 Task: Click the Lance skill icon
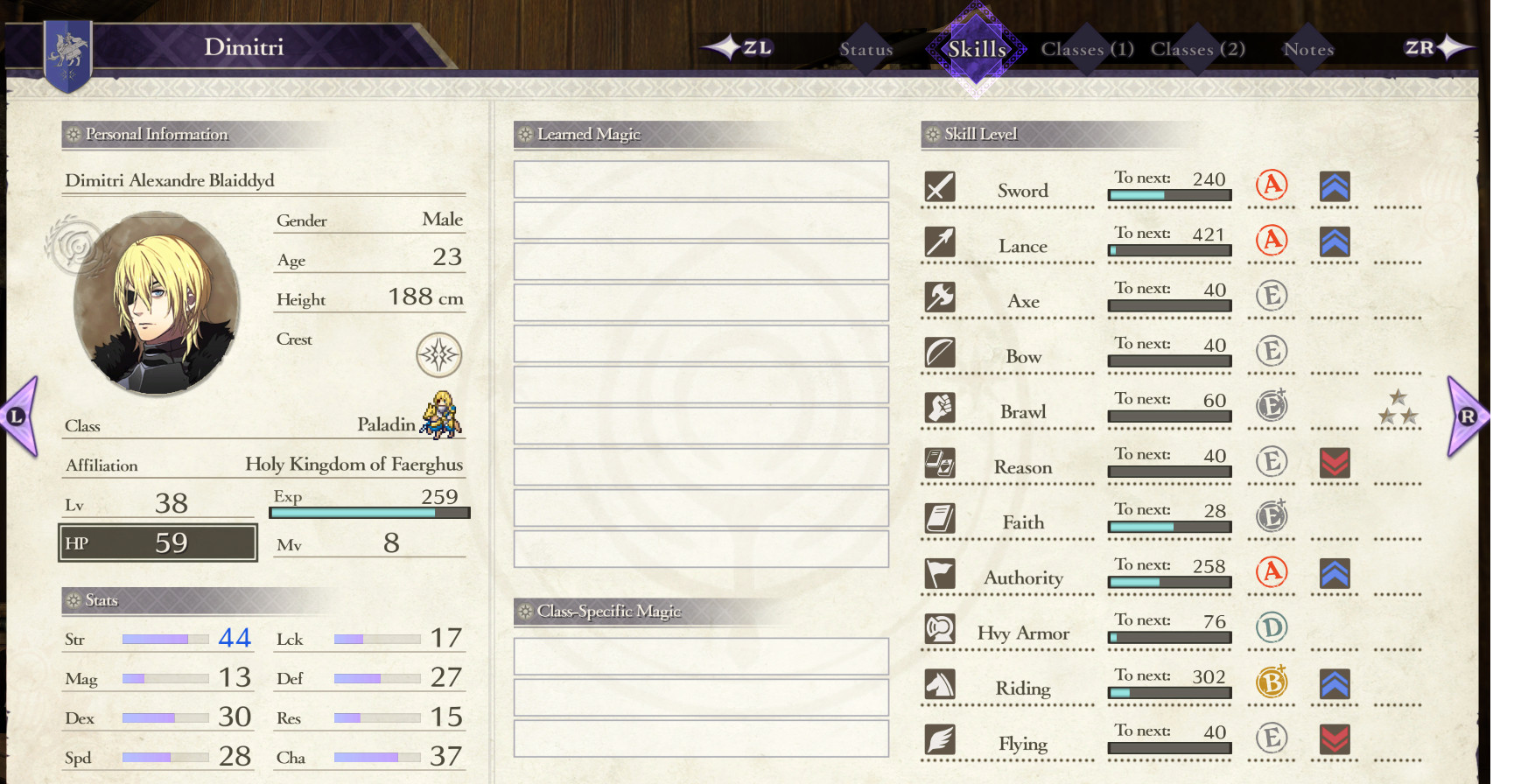pos(940,242)
